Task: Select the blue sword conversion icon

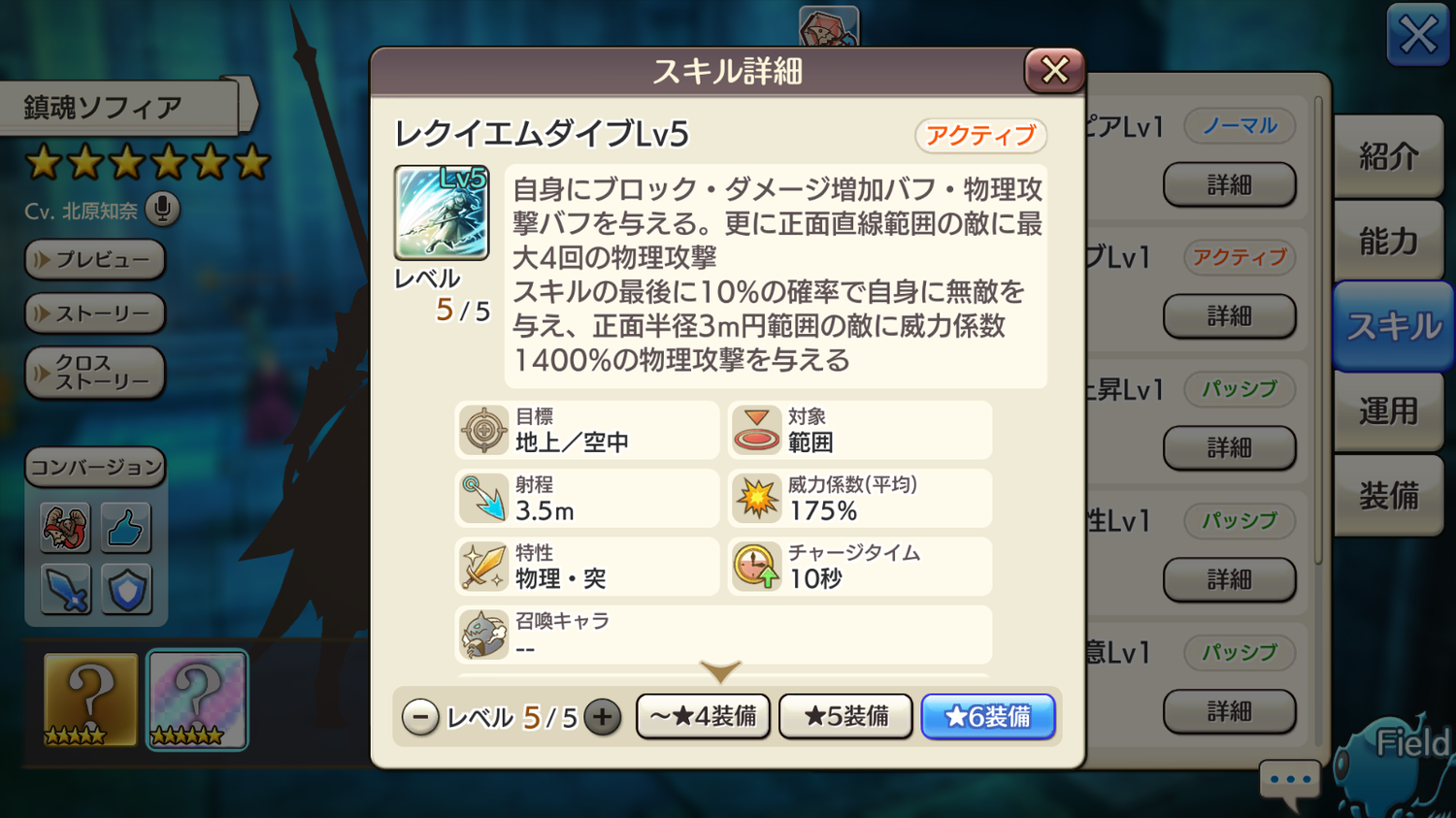Action: click(63, 589)
